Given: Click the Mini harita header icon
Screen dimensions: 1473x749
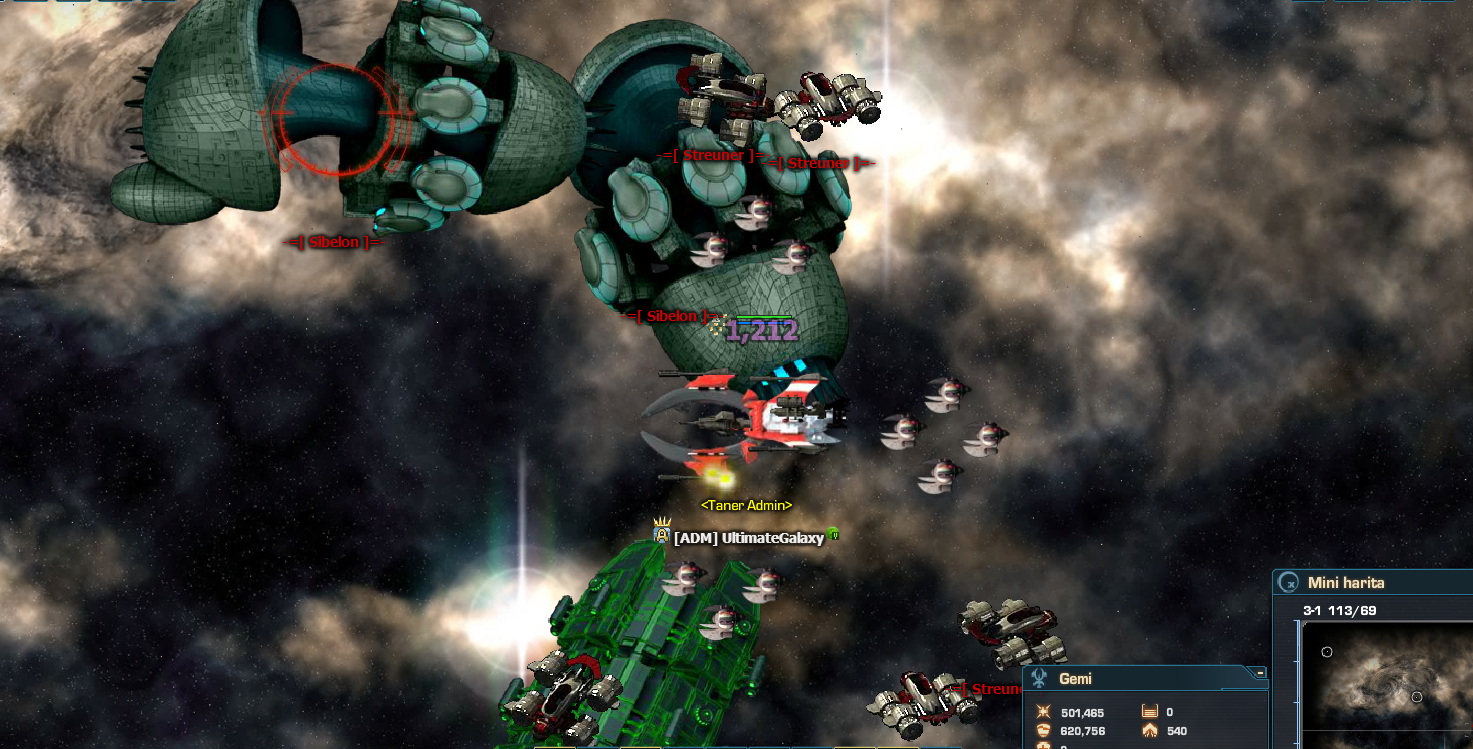Looking at the screenshot, I should pyautogui.click(x=1289, y=583).
